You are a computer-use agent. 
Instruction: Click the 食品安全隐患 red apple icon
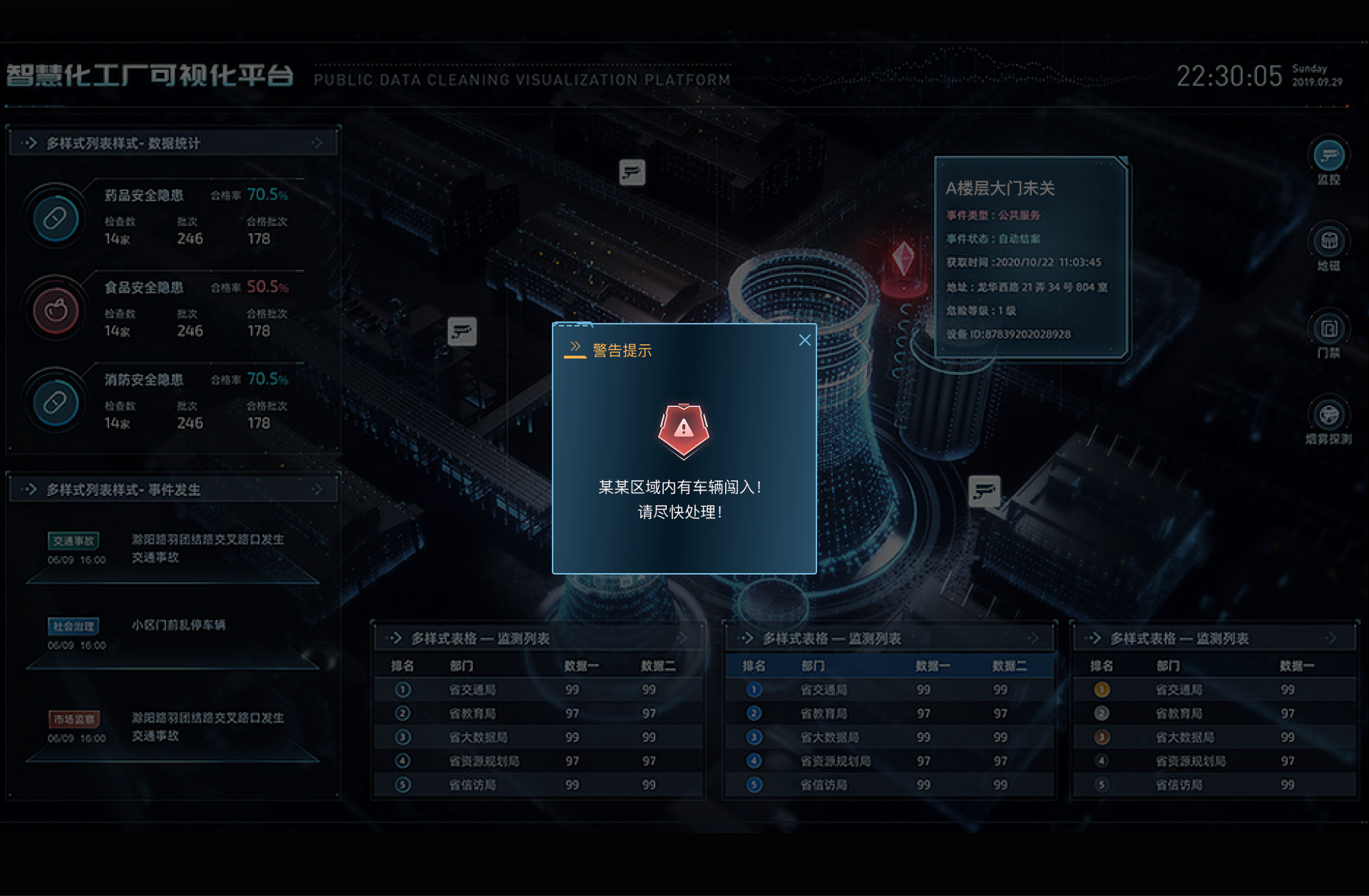[55, 310]
